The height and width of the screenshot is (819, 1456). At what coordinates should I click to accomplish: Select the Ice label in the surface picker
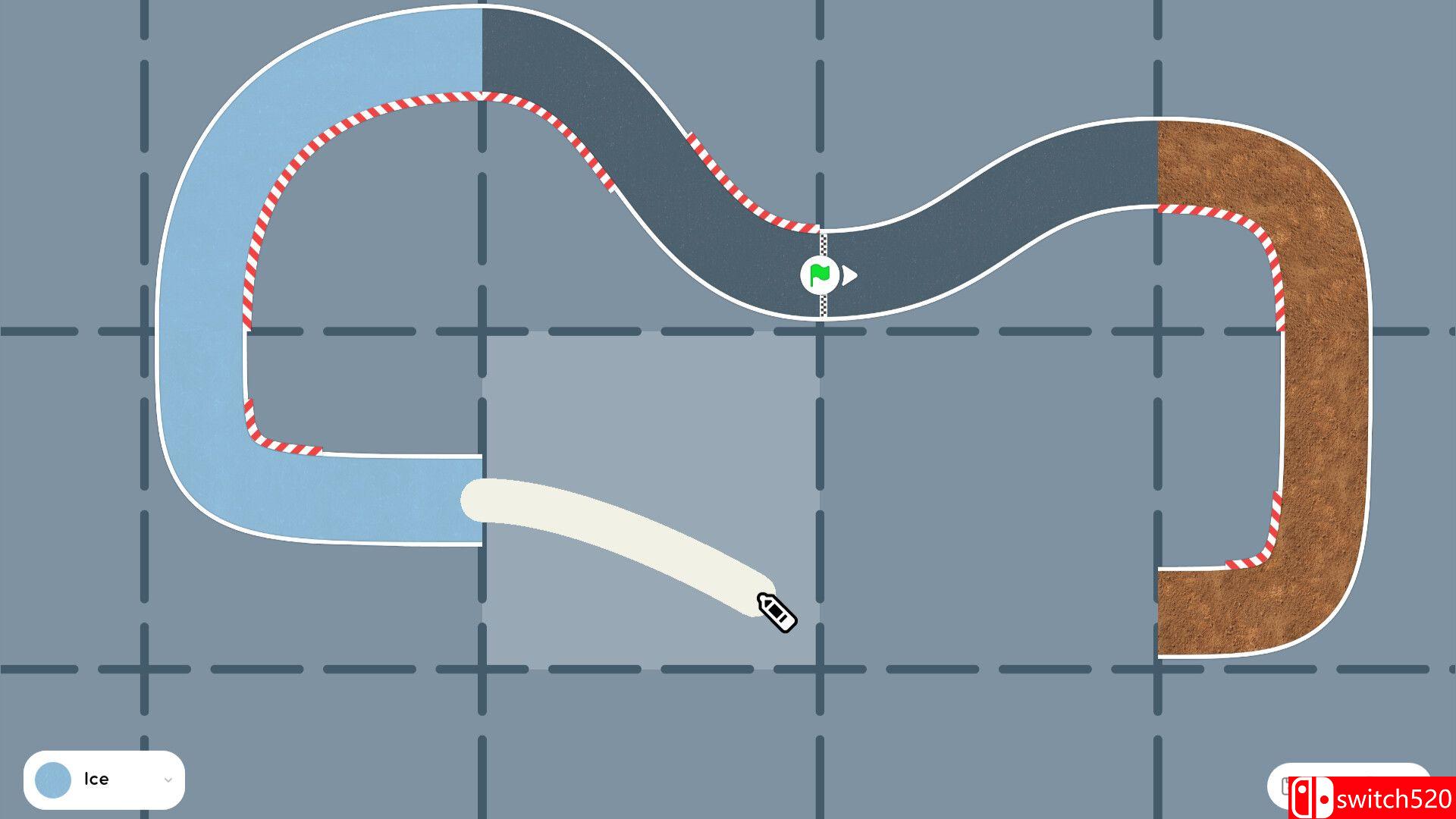point(97,778)
